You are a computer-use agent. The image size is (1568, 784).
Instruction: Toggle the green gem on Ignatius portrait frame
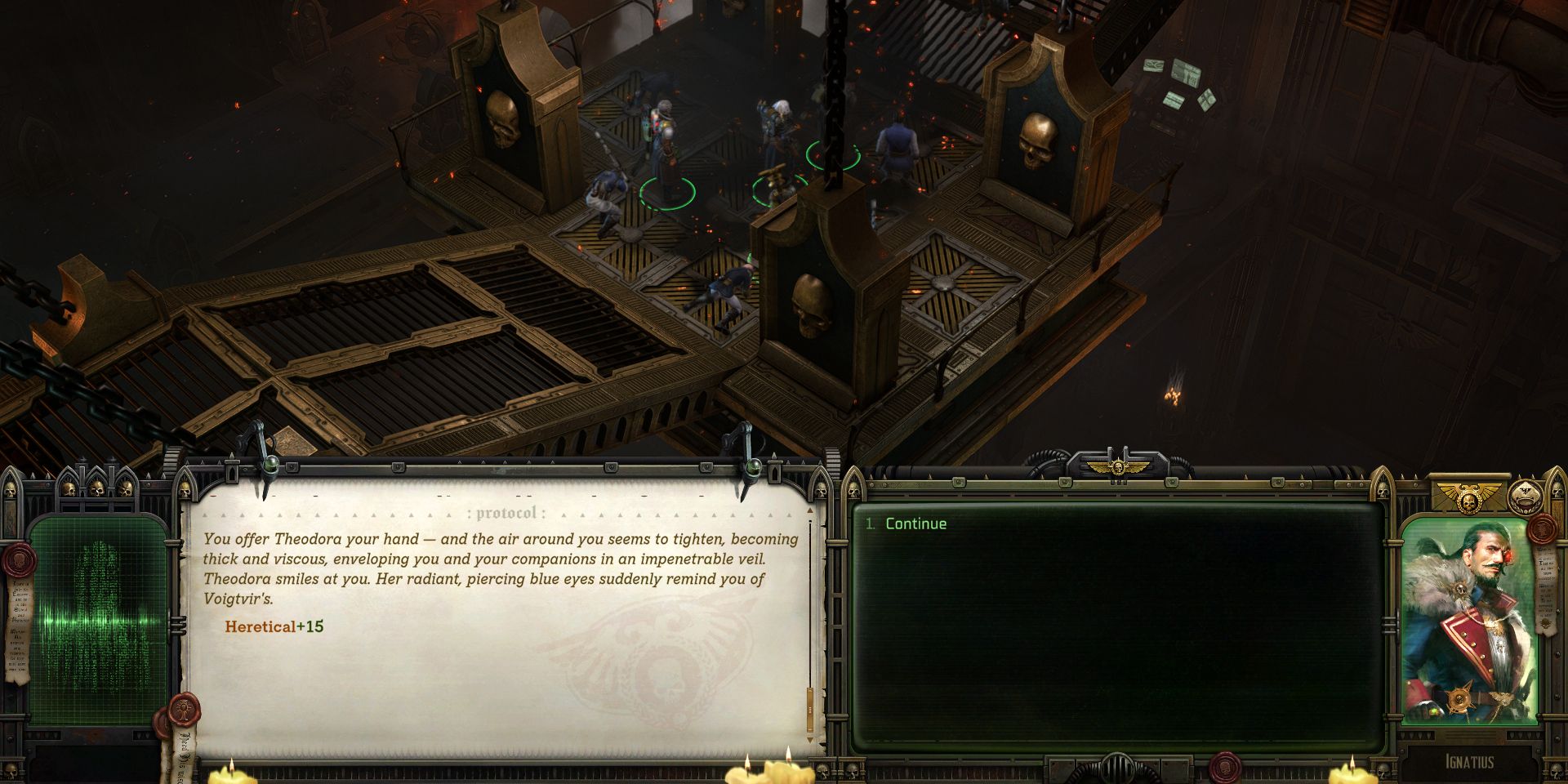(1432, 711)
